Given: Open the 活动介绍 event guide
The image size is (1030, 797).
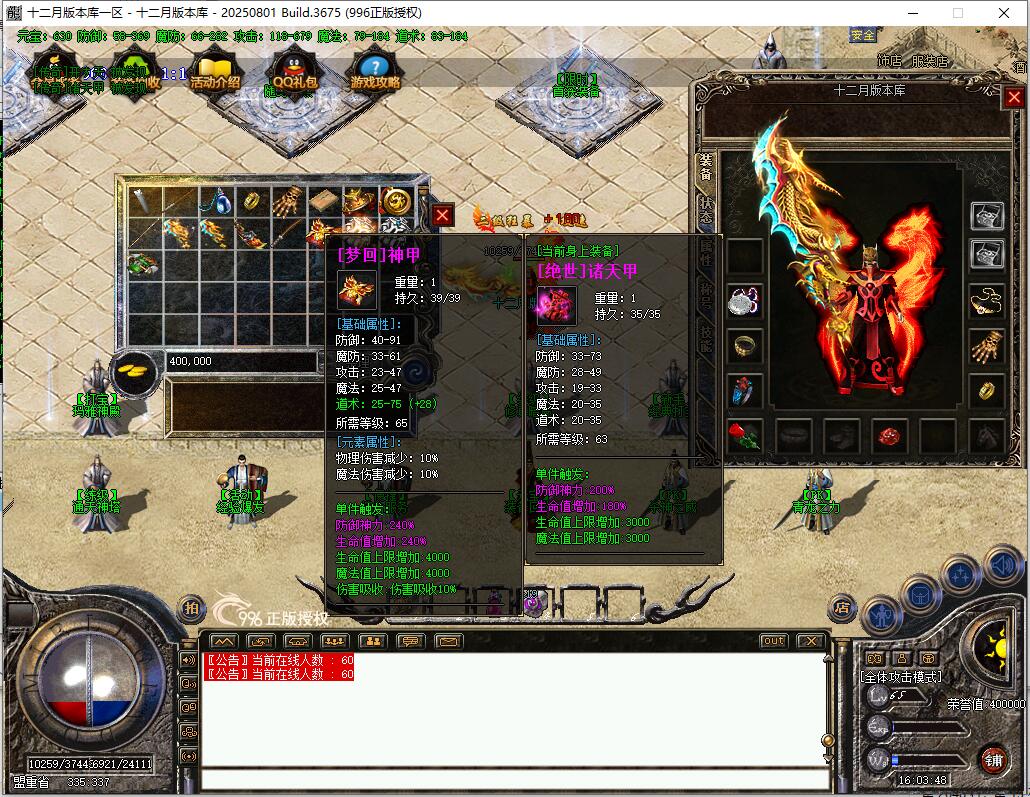Looking at the screenshot, I should (215, 74).
